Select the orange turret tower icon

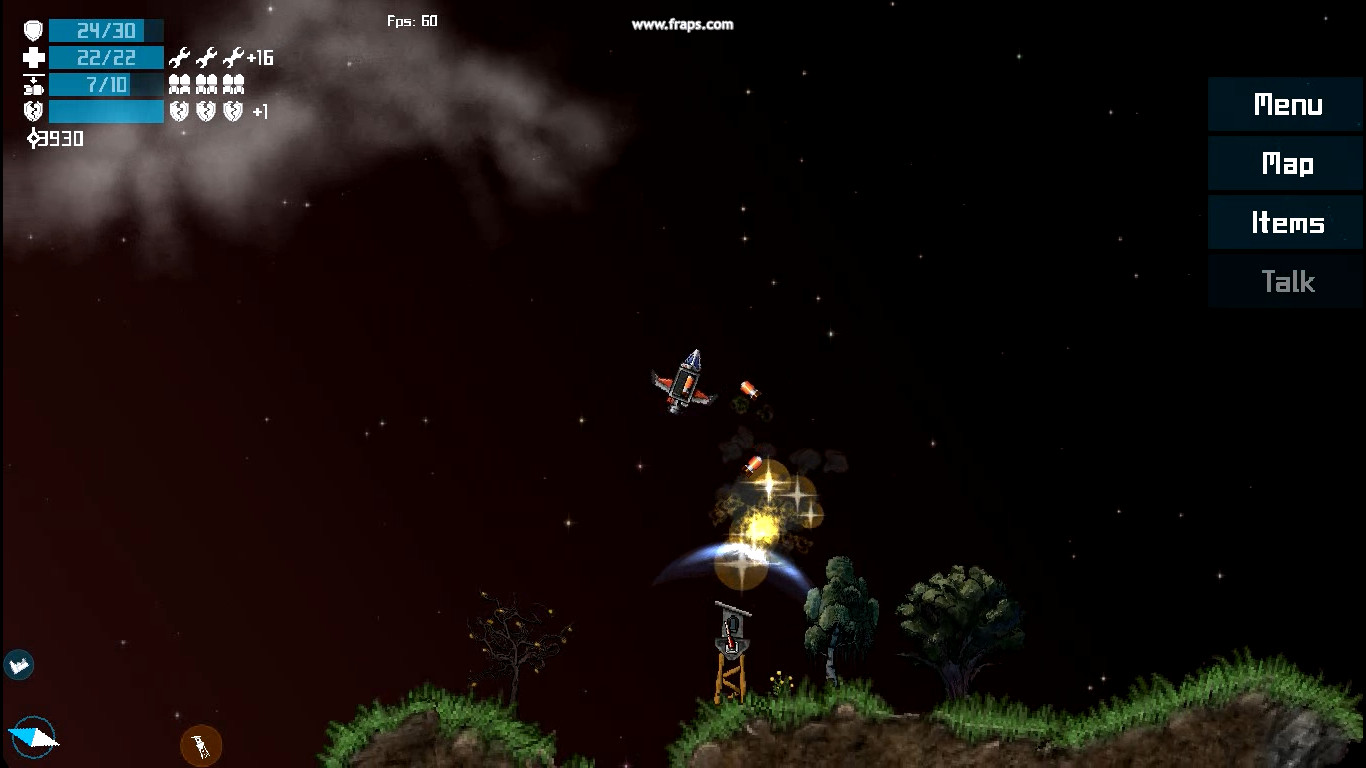[200, 744]
